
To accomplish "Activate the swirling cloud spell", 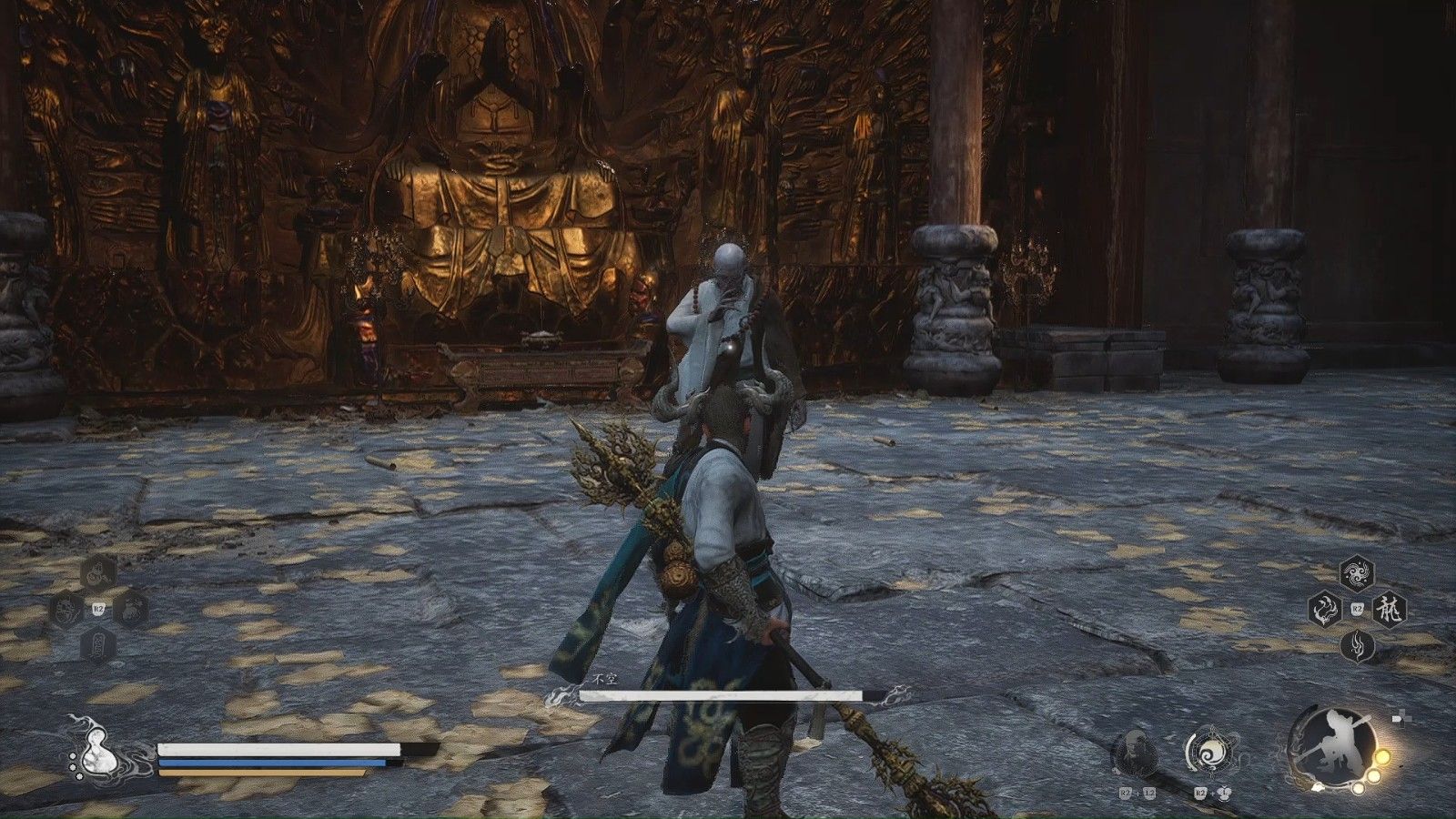I will [x=1357, y=573].
